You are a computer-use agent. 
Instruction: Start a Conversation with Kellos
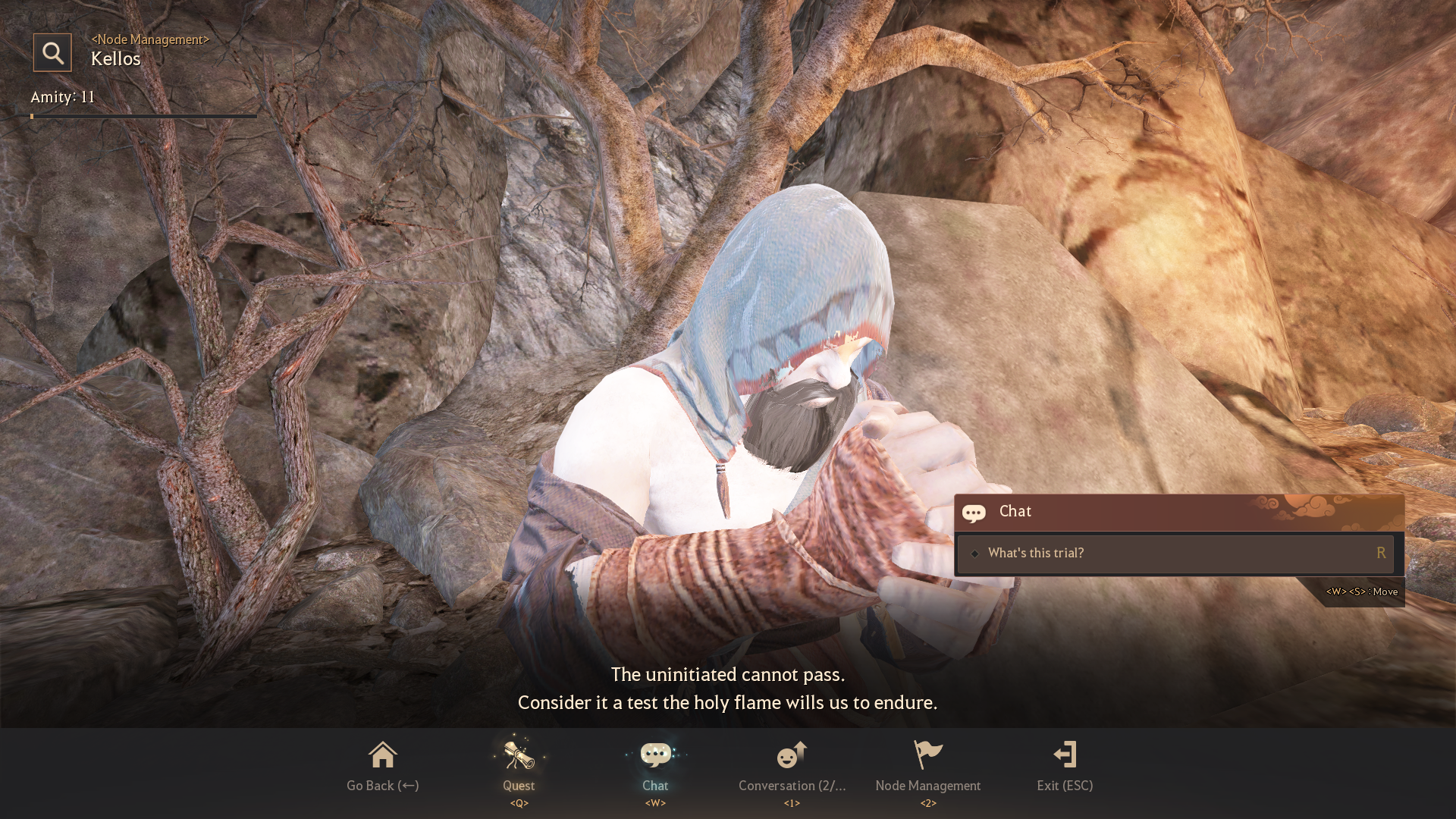point(792,764)
